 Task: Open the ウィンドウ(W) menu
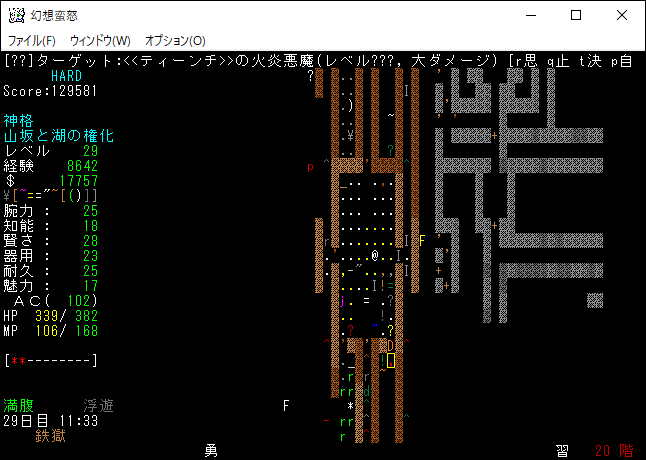pyautogui.click(x=100, y=40)
